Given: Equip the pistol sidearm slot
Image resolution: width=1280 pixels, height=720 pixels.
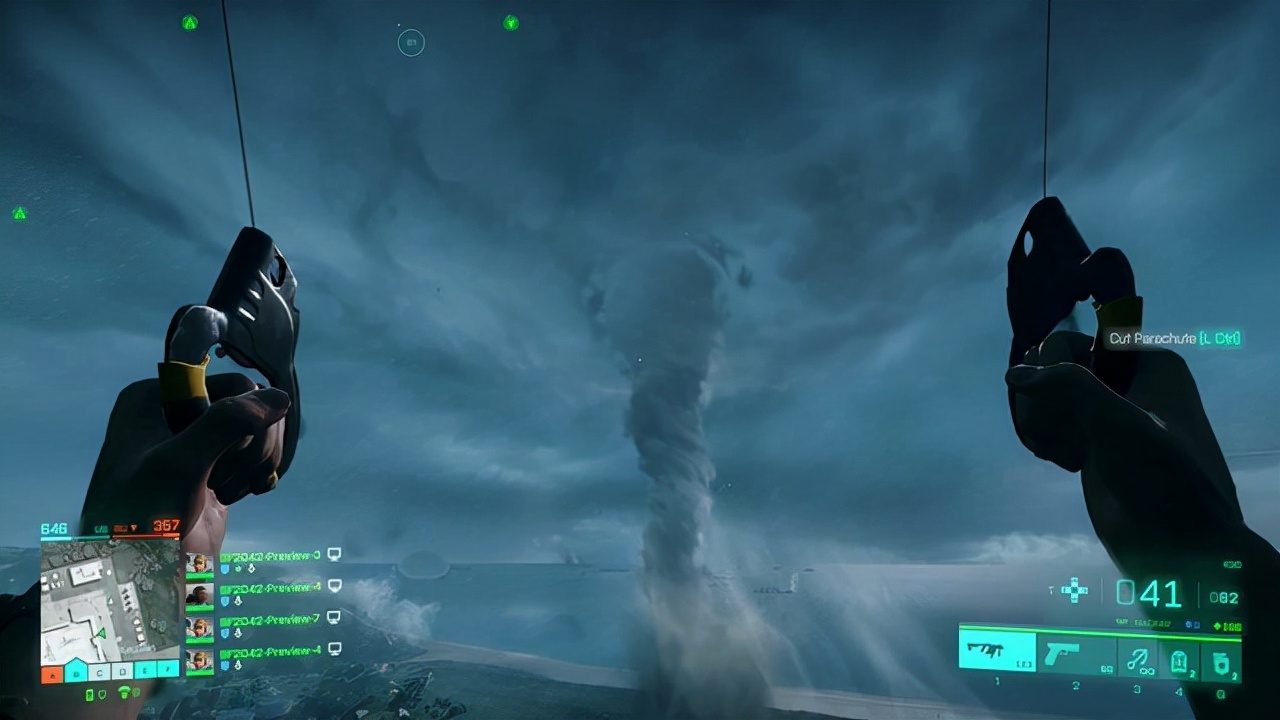Looking at the screenshot, I should [x=1074, y=650].
